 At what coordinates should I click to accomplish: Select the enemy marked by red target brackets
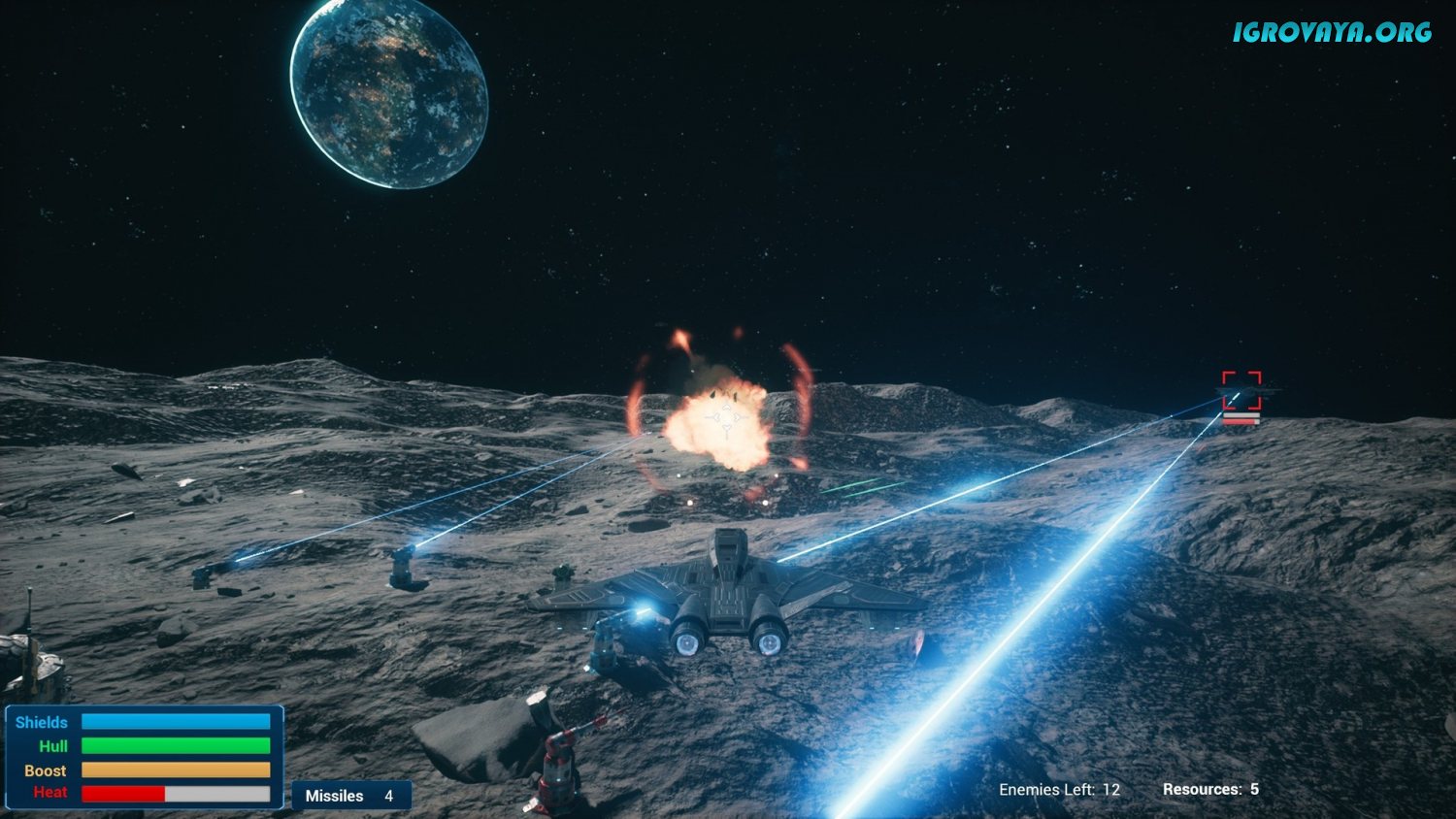tap(1241, 391)
